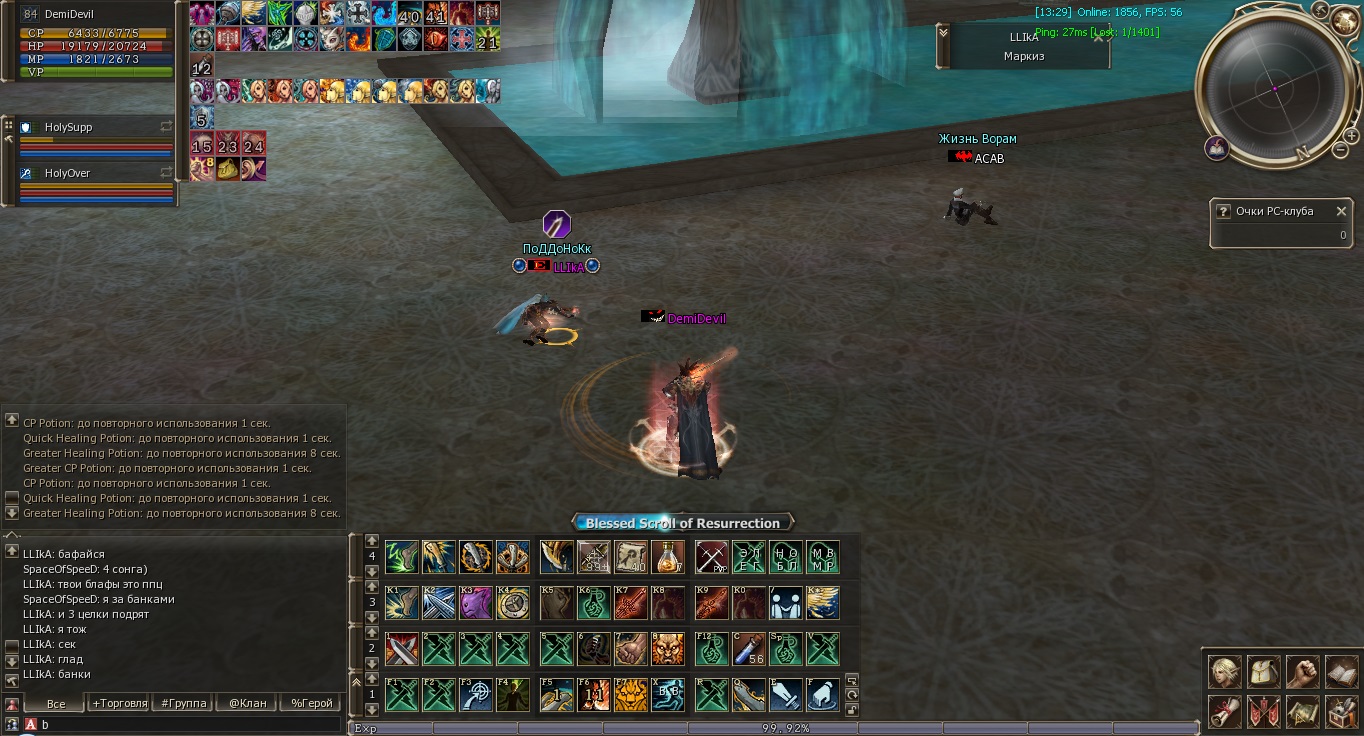Viewport: 1364px width, 736px height.
Task: Open the clan banners icon
Action: 1263,711
